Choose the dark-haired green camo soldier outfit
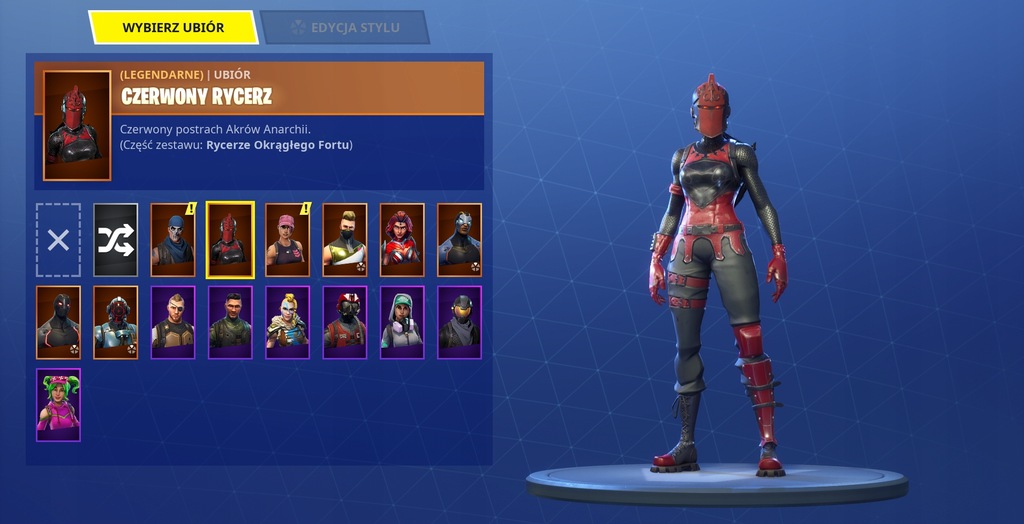The height and width of the screenshot is (524, 1024). click(230, 322)
